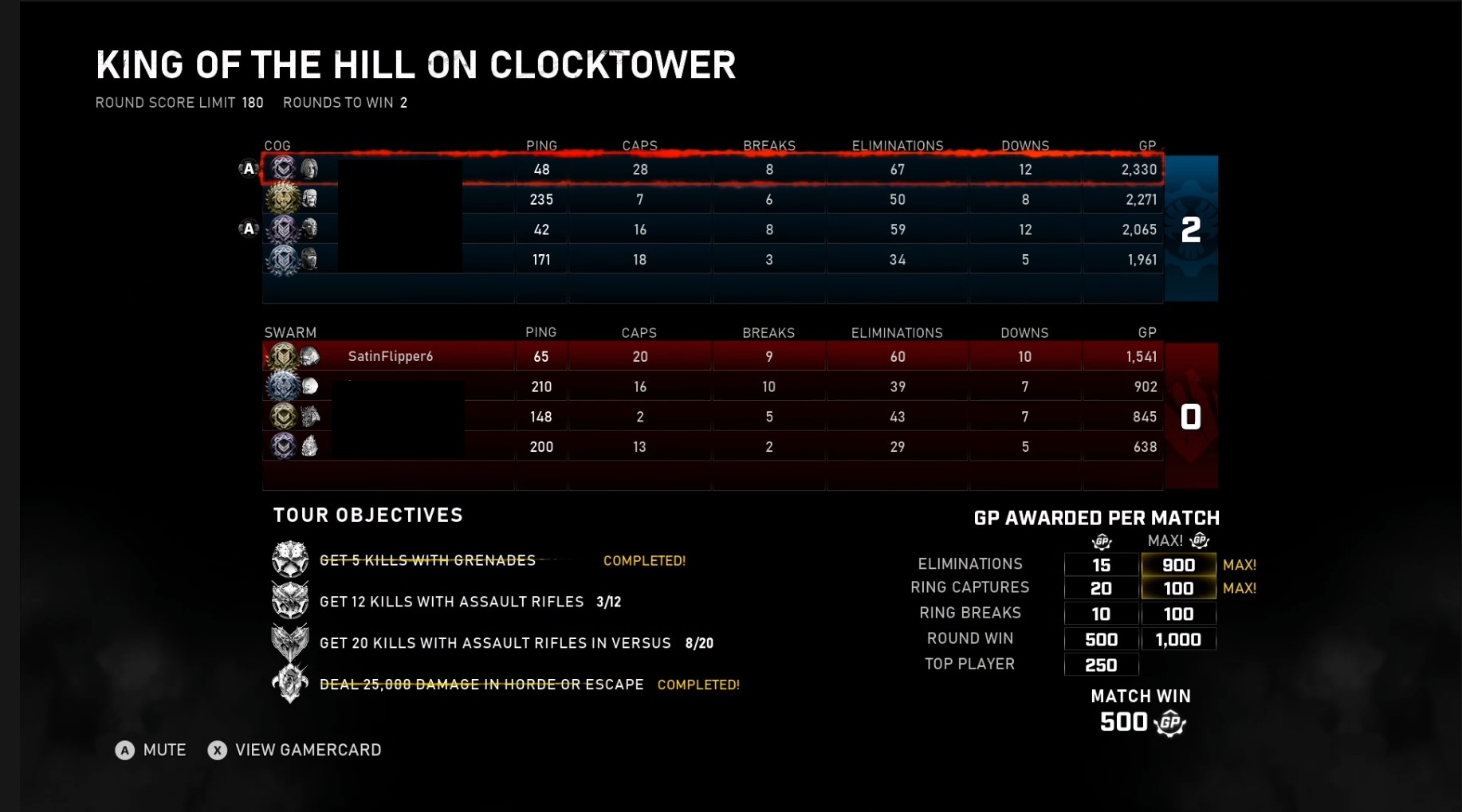Screen dimensions: 1462x812
Task: Select the Swarm player with 902 GP
Action: [x=711, y=386]
